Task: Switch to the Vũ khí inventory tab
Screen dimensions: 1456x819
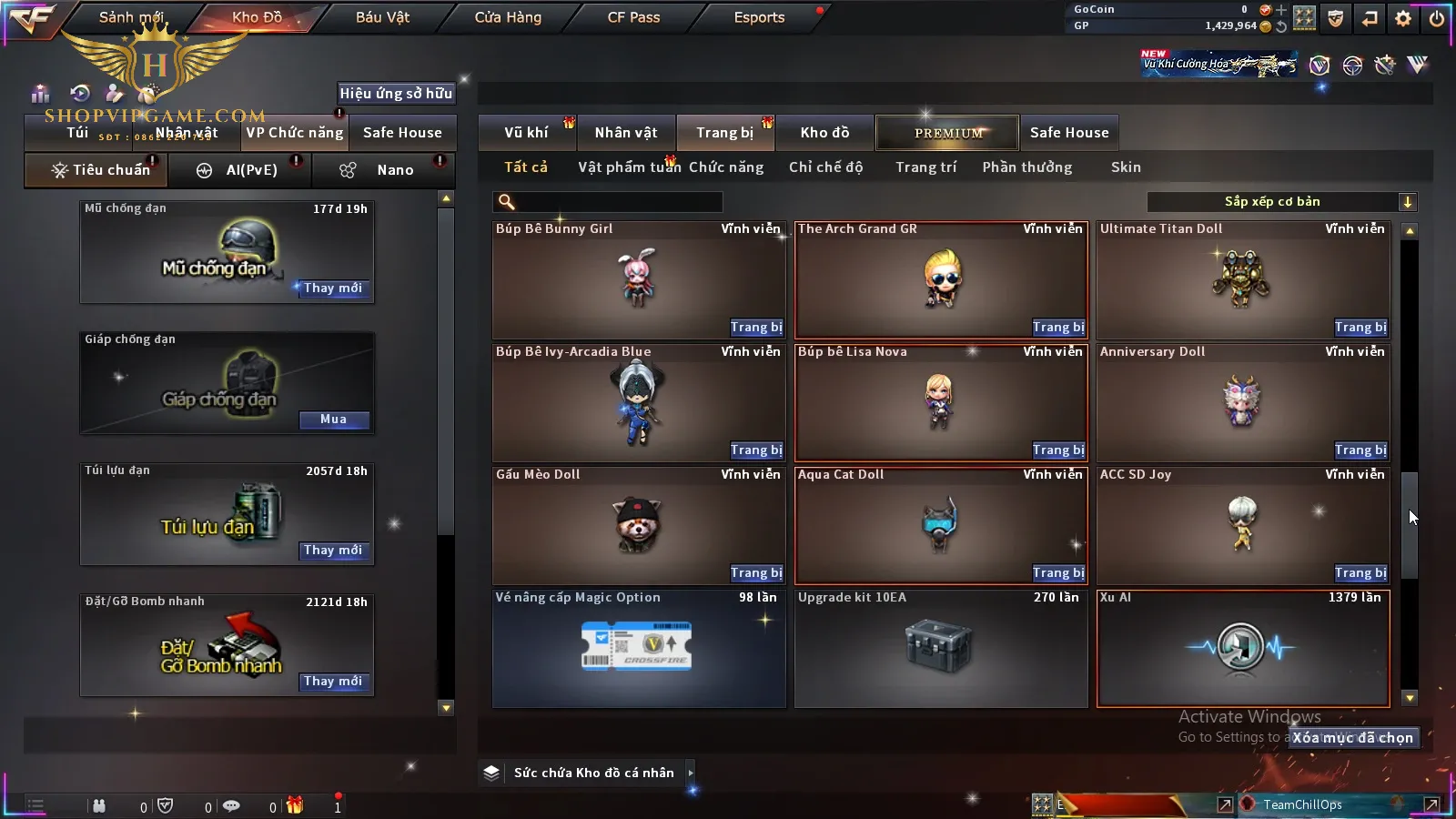Action: tap(526, 133)
